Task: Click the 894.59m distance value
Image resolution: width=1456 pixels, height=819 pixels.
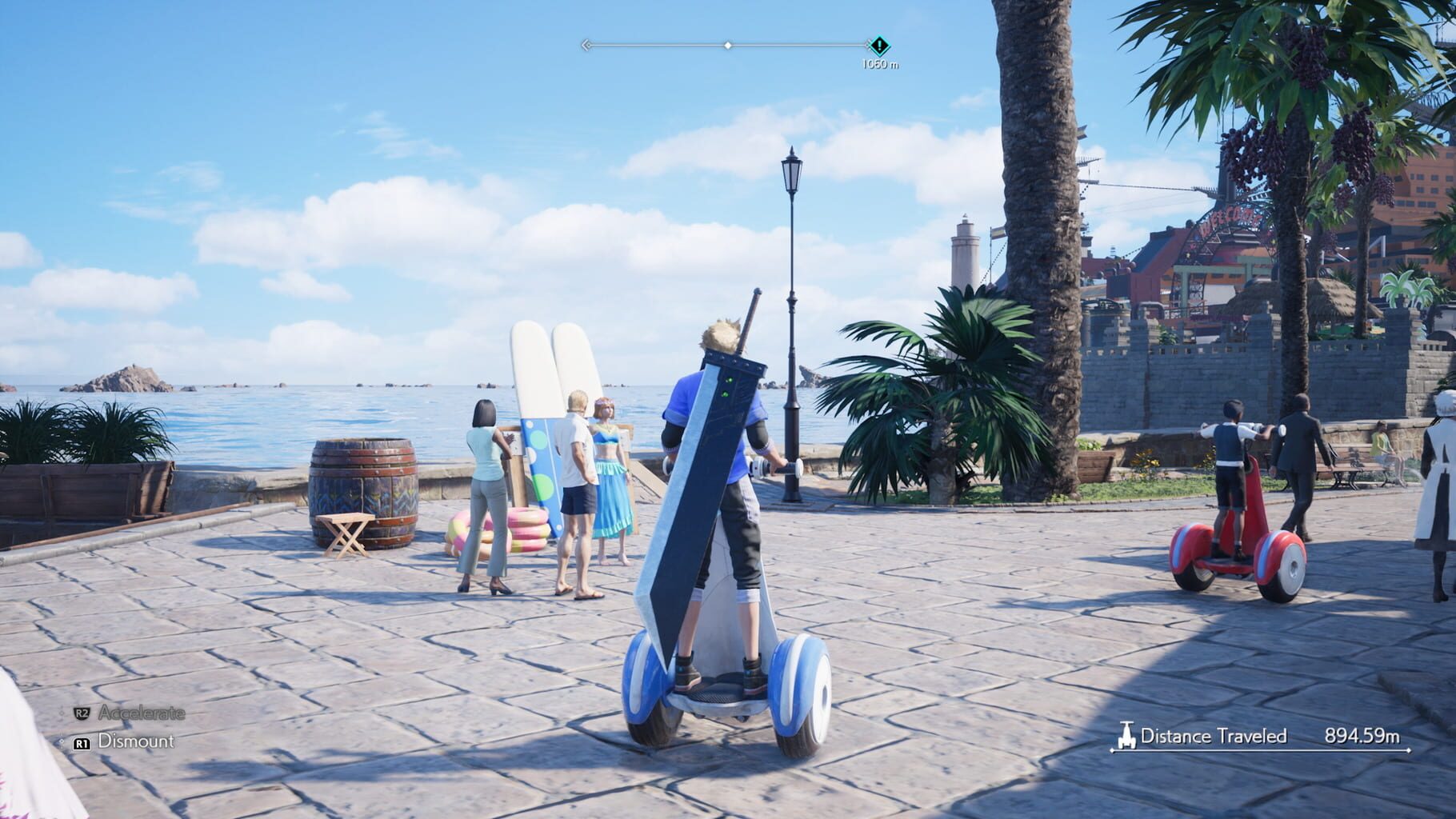Action: [x=1362, y=733]
